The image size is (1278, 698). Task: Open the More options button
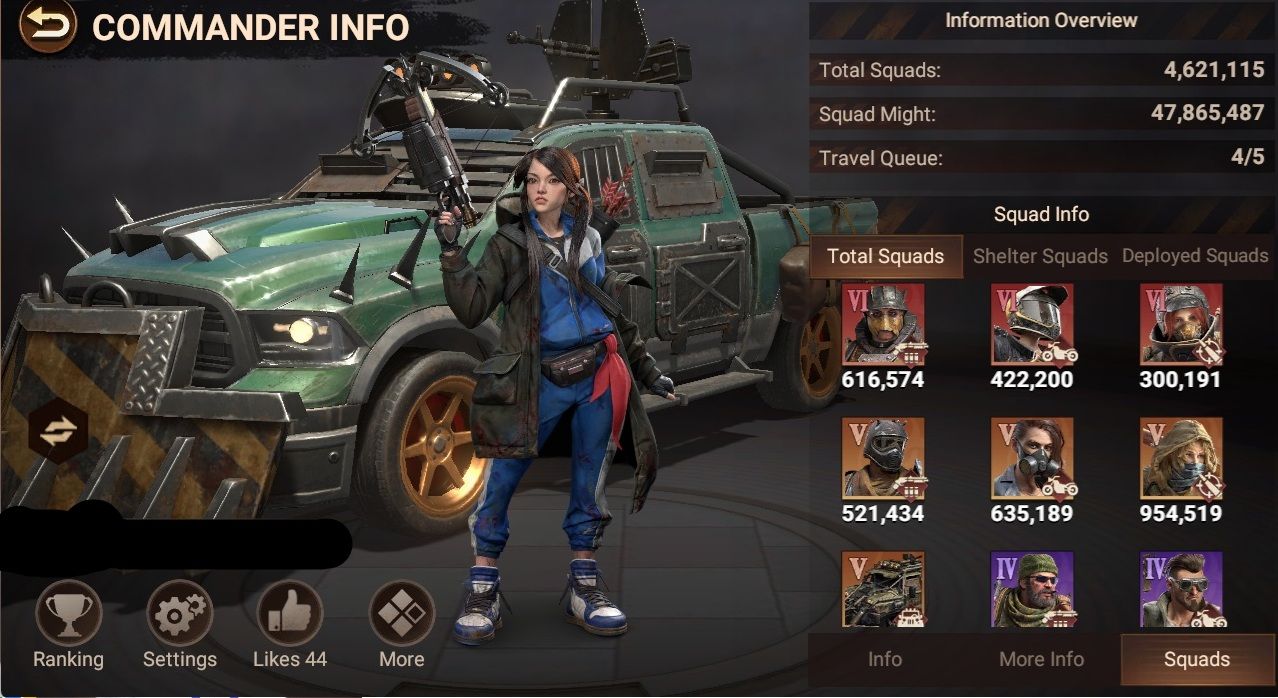pyautogui.click(x=402, y=614)
